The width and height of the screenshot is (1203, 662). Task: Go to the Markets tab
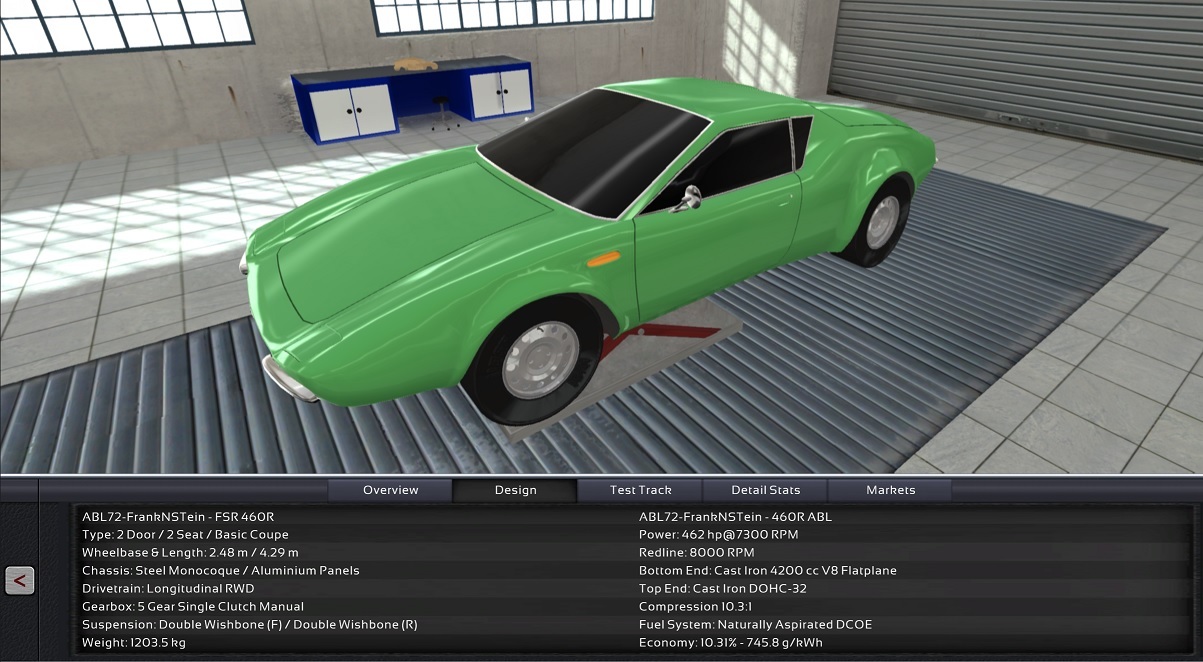pyautogui.click(x=890, y=490)
